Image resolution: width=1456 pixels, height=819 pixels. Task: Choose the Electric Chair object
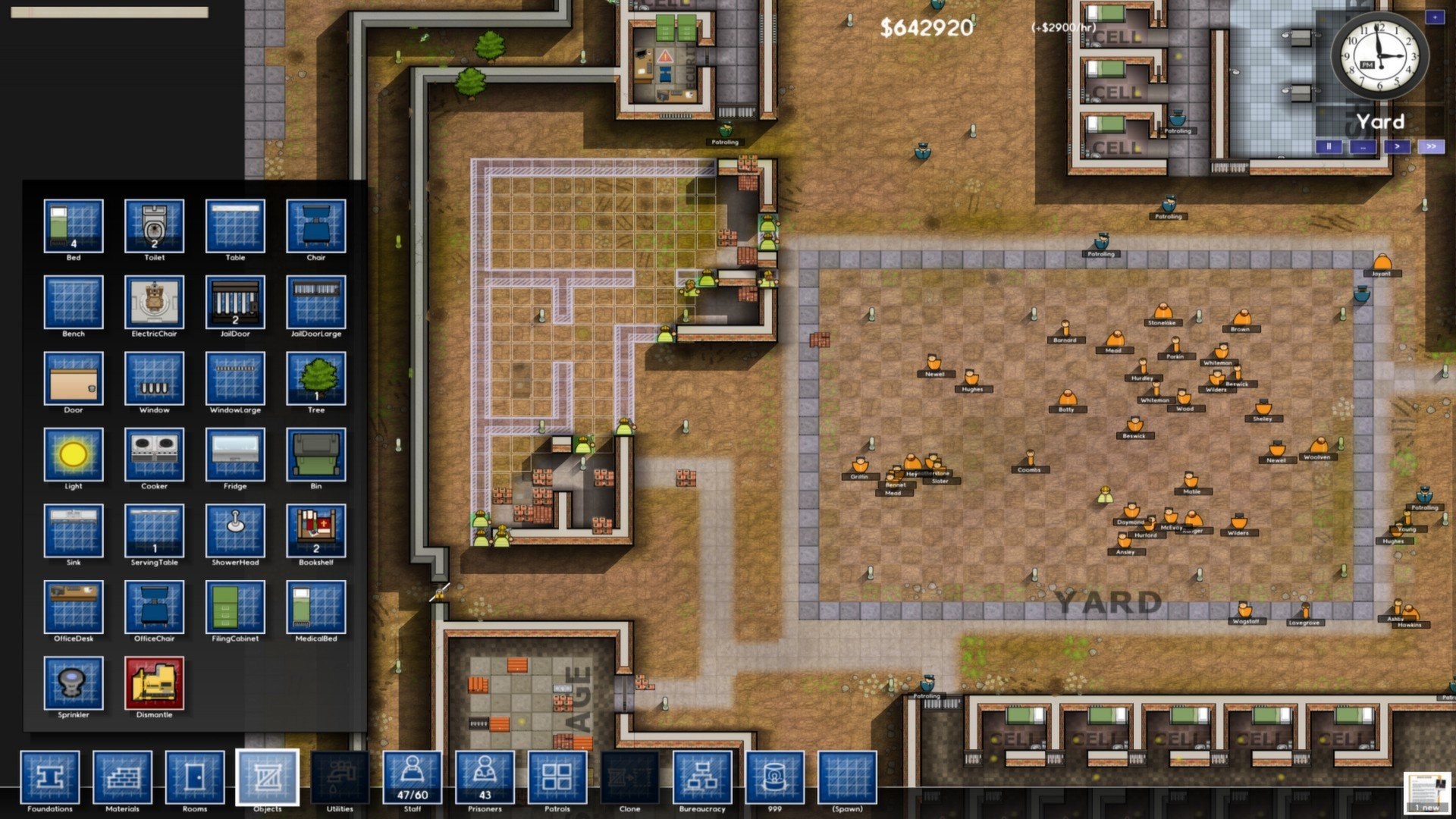[154, 304]
